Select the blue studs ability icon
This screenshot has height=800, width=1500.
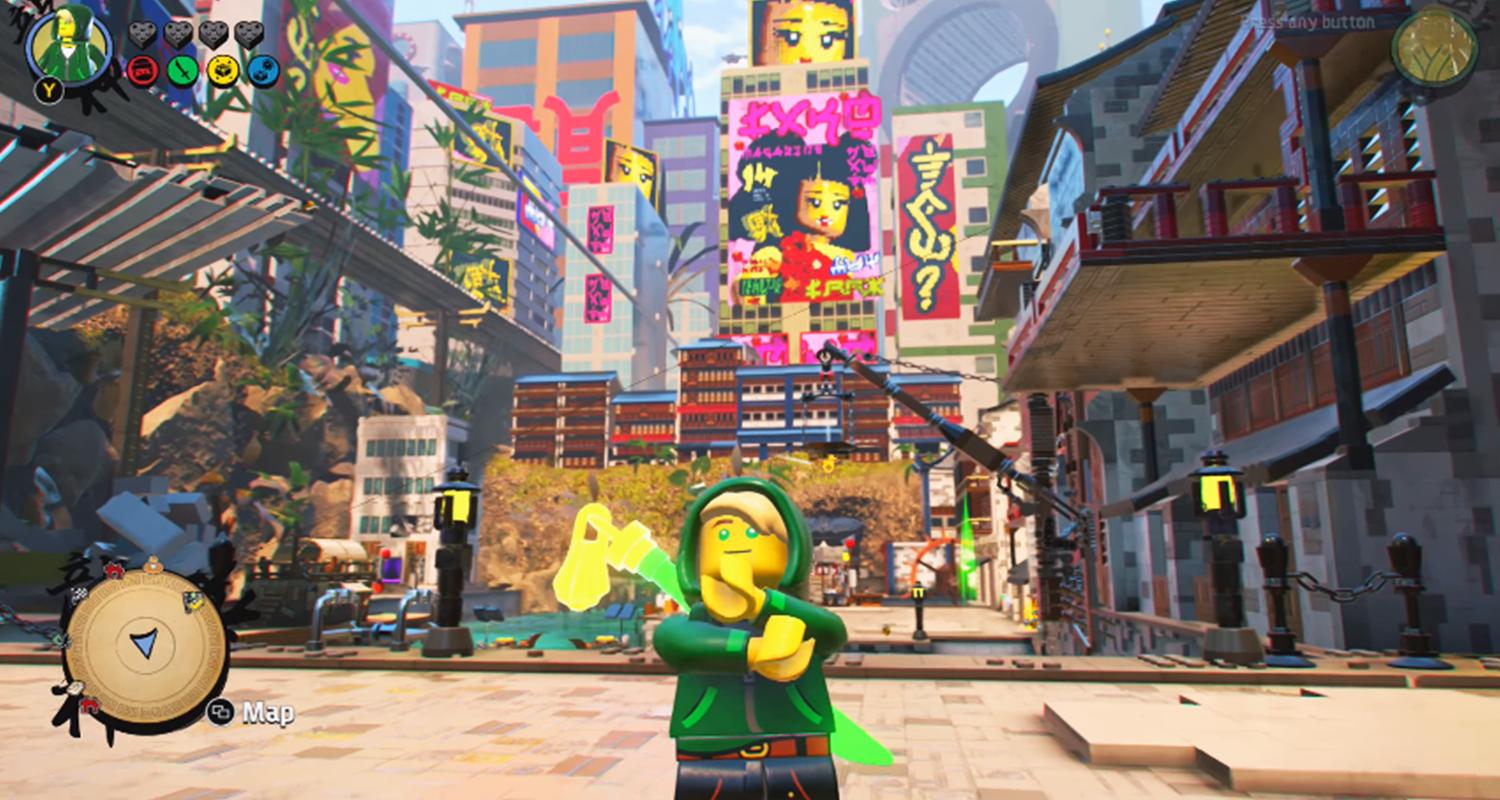[263, 69]
